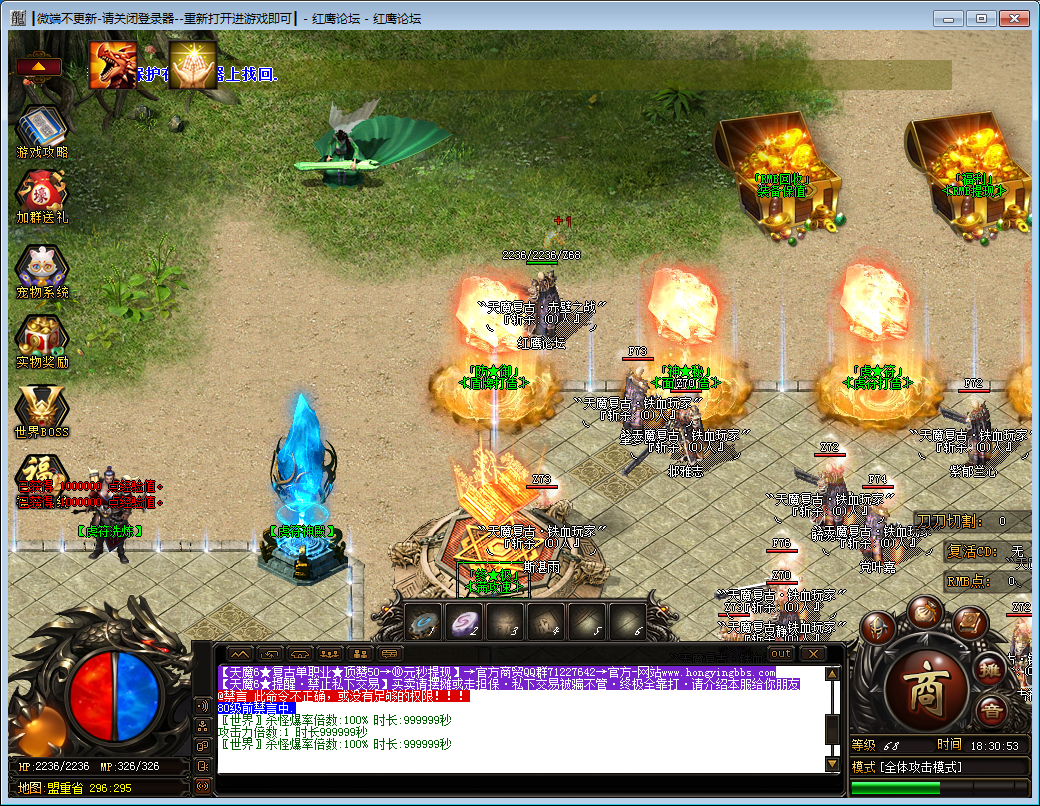Maximize the game window
This screenshot has width=1040, height=806.
[x=982, y=18]
